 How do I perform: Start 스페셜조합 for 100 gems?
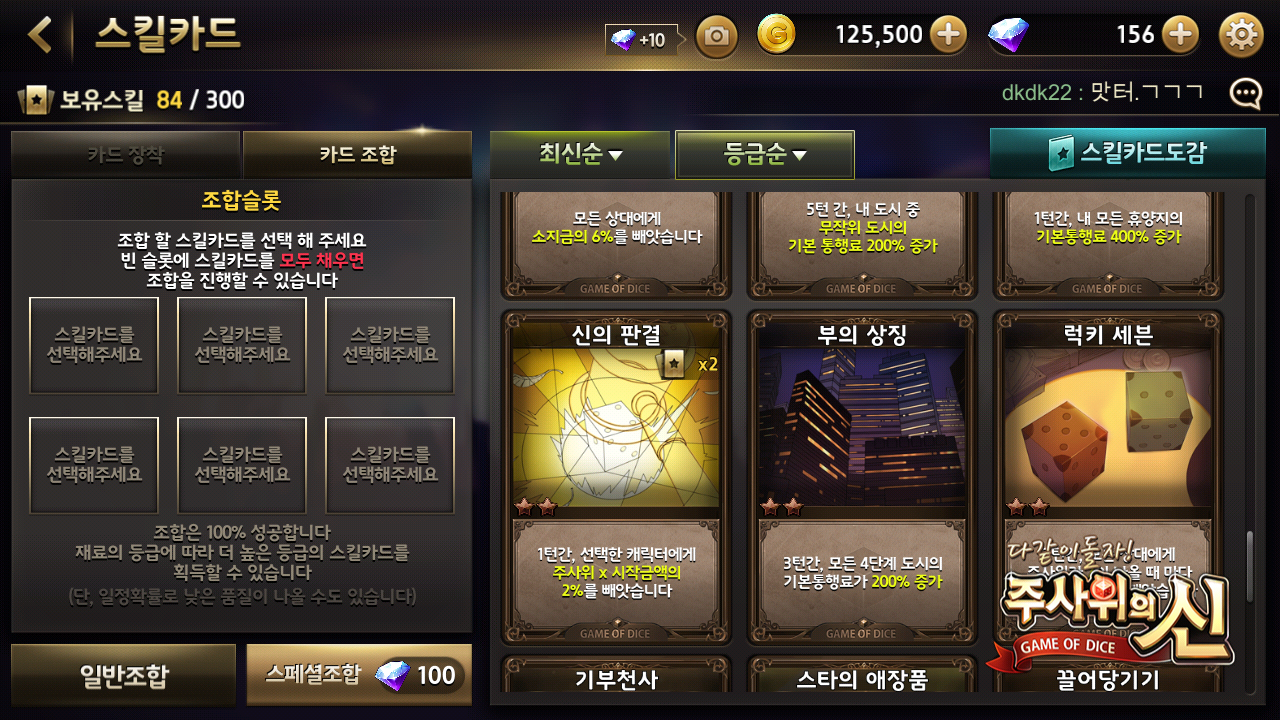[x=359, y=675]
